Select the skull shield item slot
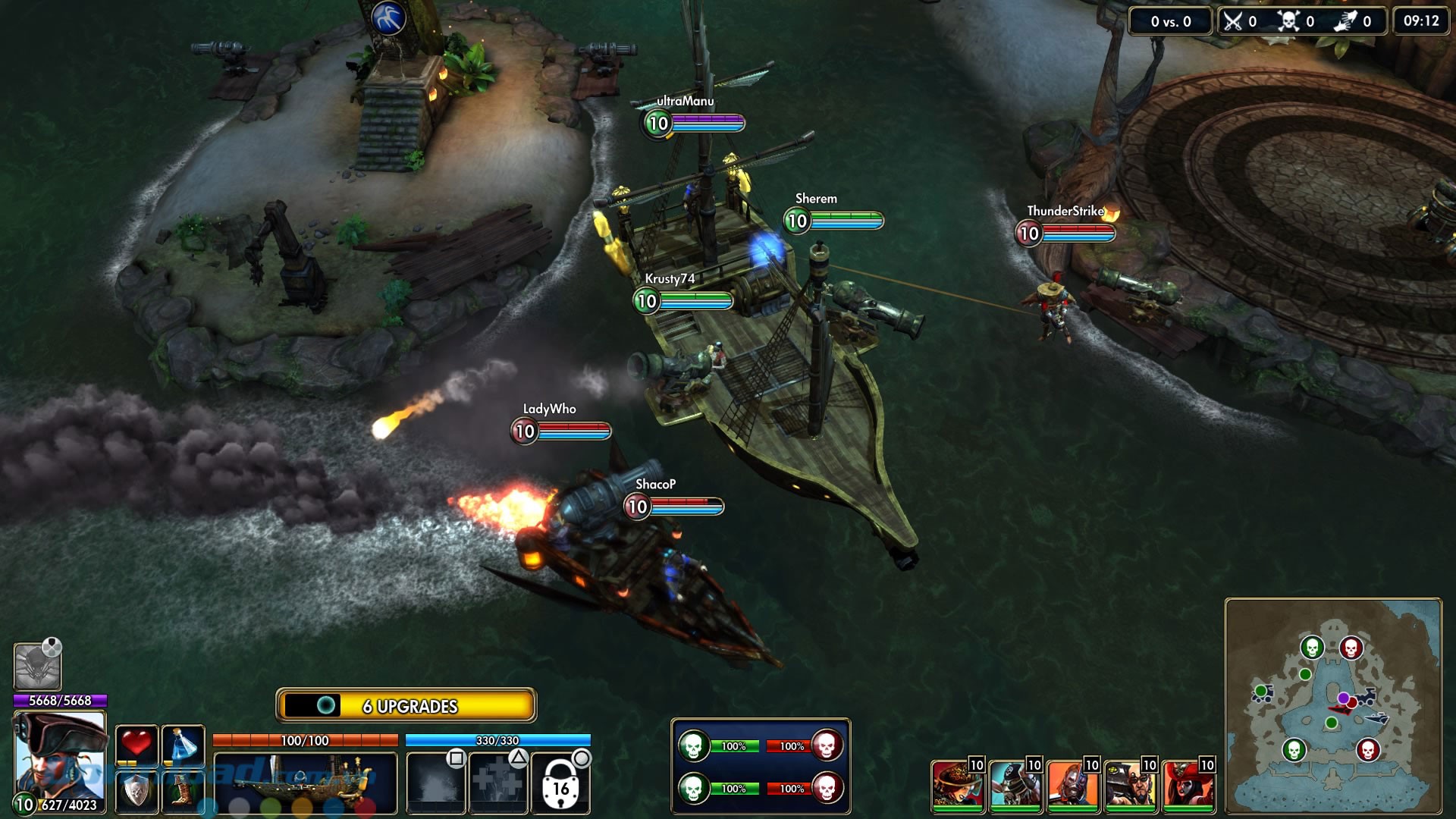The height and width of the screenshot is (819, 1456). (136, 791)
